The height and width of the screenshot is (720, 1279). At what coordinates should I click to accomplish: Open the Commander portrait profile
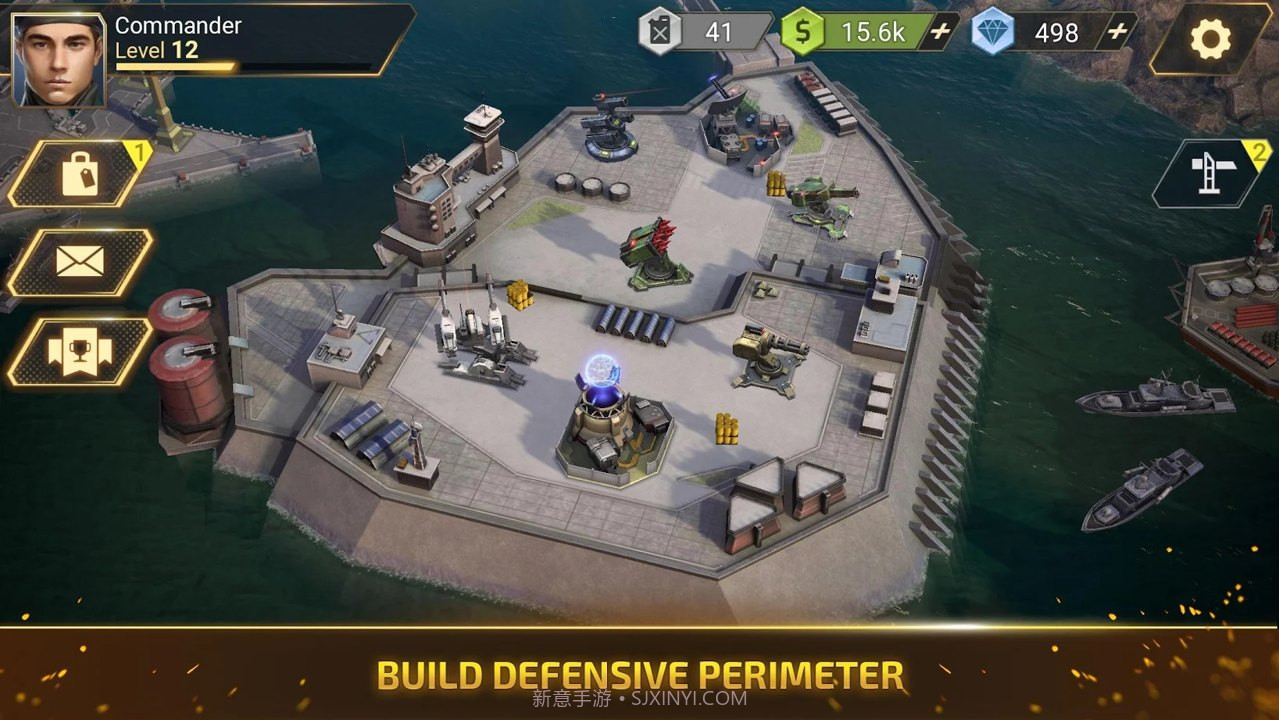[x=59, y=59]
